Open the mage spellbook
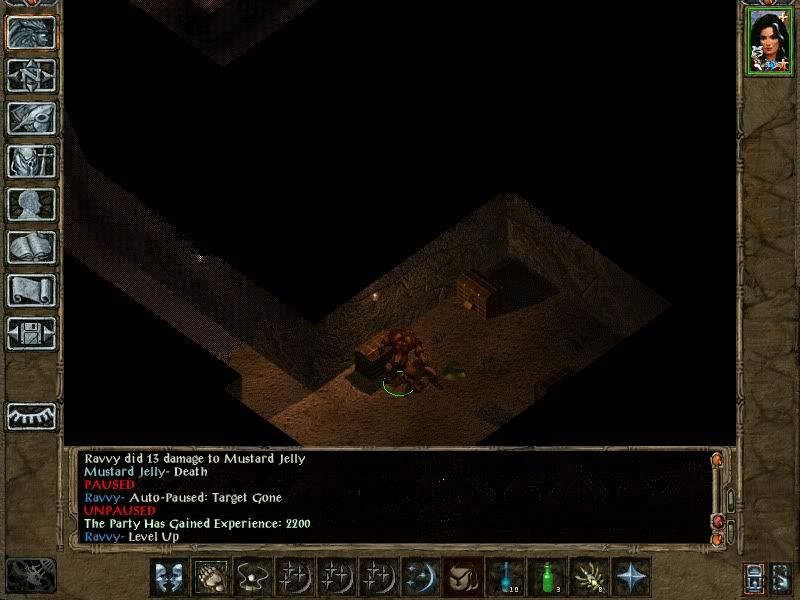 point(31,247)
